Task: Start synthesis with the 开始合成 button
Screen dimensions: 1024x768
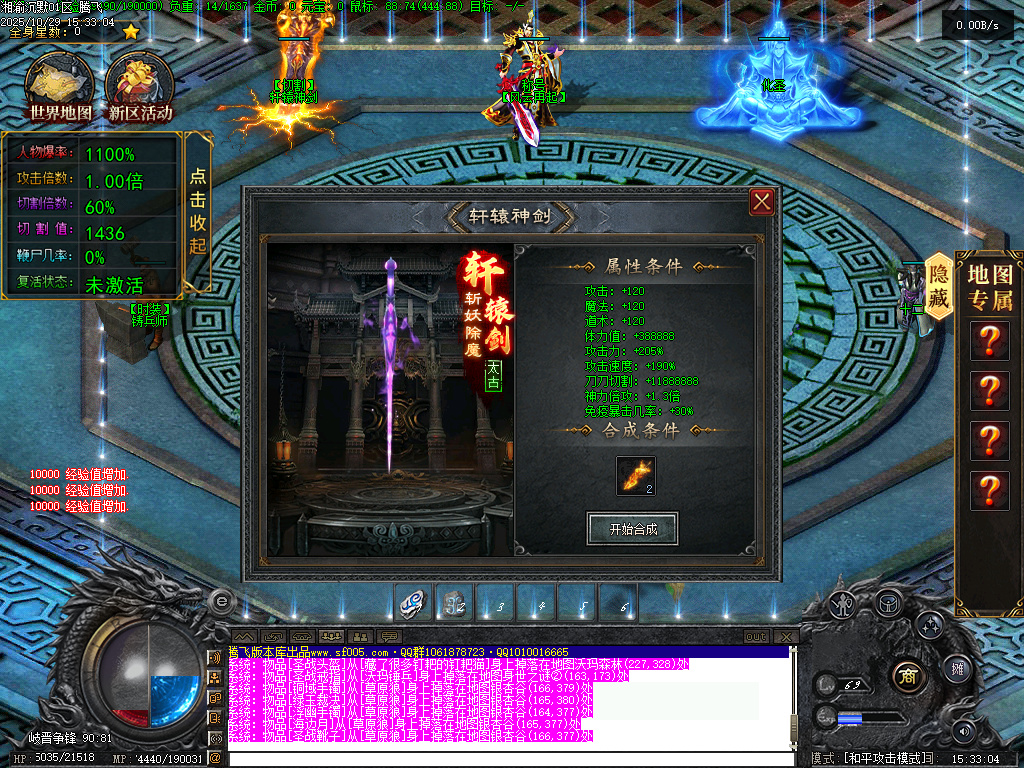Action: (632, 529)
